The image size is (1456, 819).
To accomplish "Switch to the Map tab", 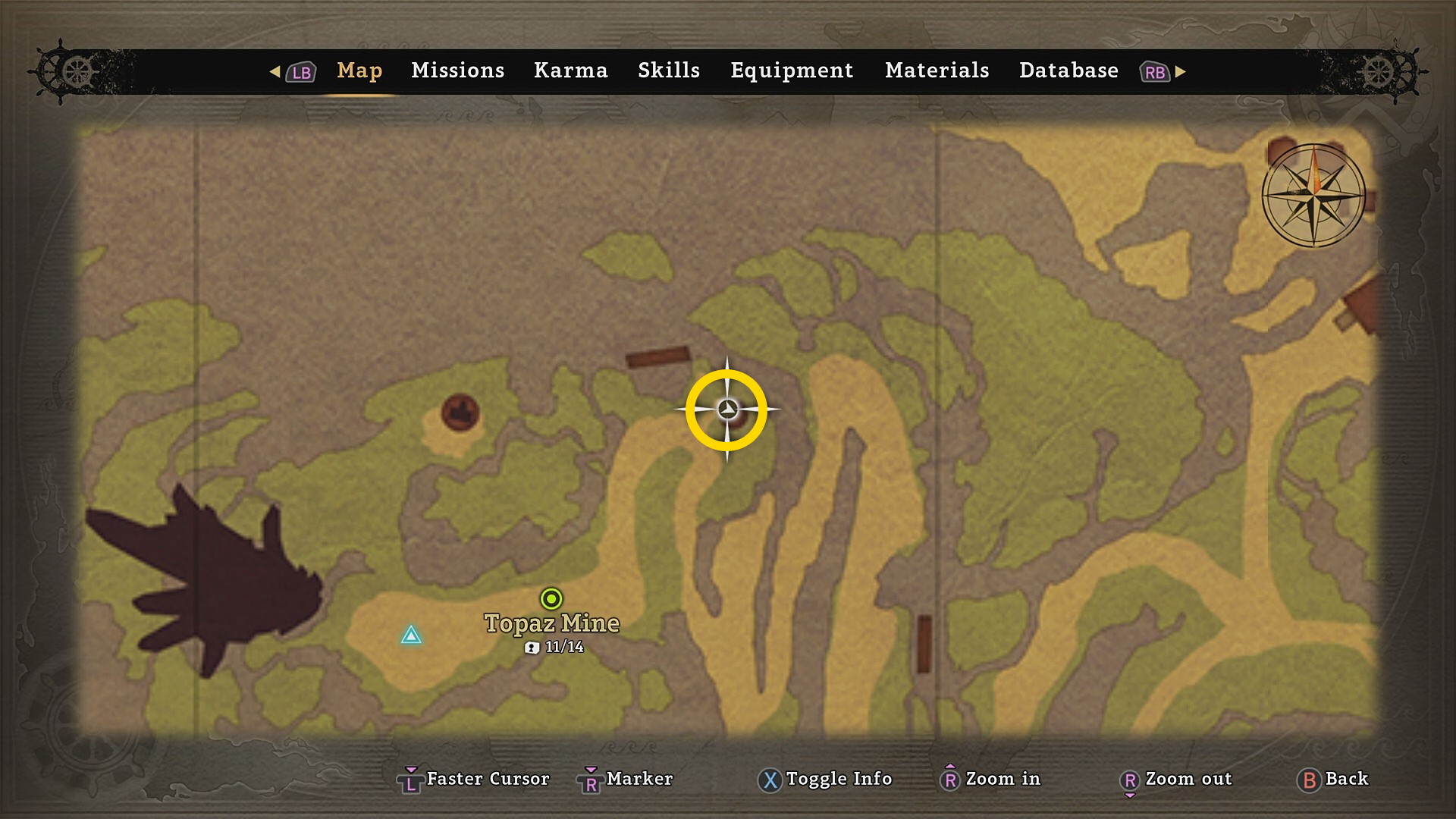I will point(359,71).
